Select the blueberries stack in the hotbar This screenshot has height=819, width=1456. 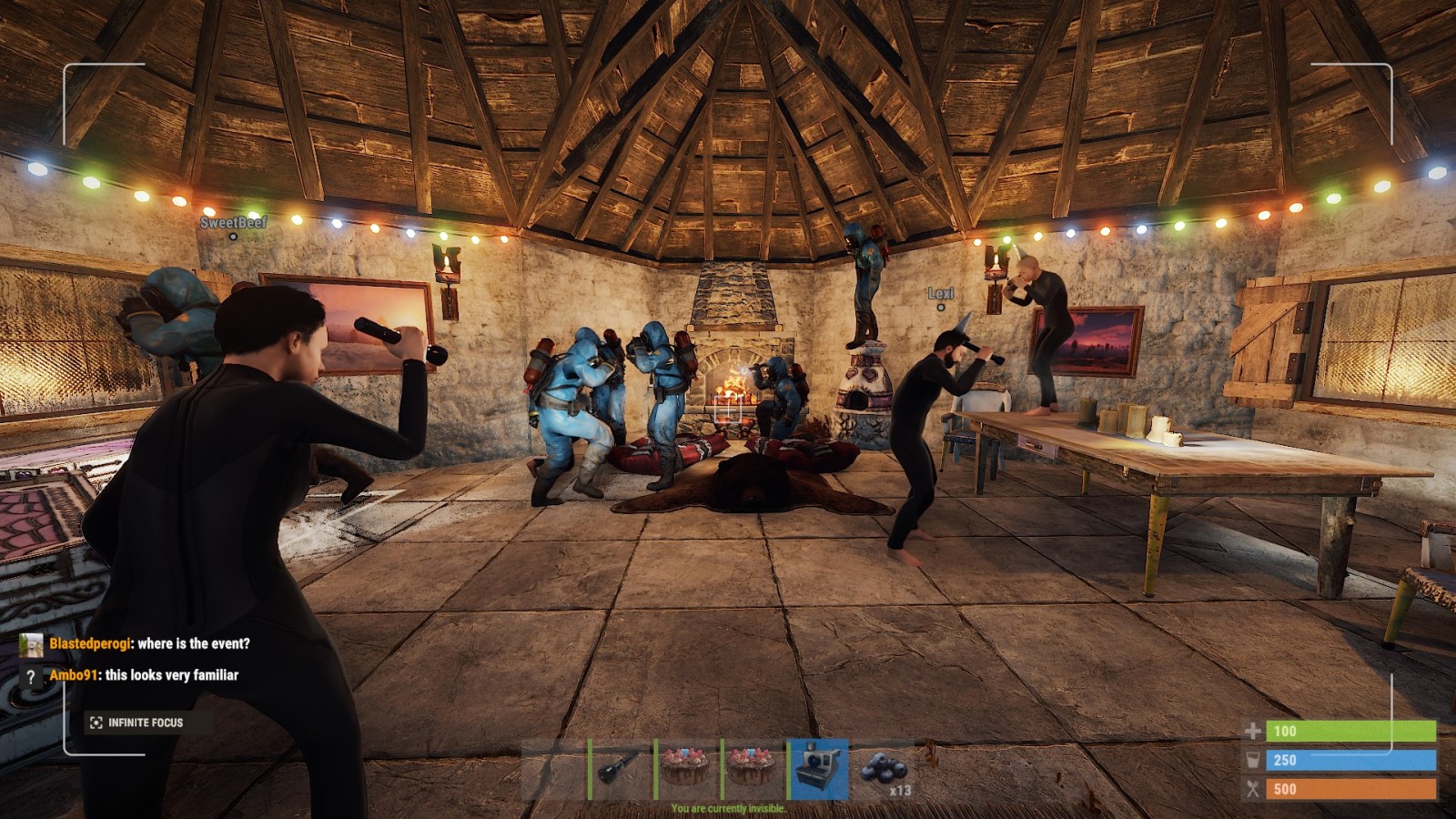[884, 769]
